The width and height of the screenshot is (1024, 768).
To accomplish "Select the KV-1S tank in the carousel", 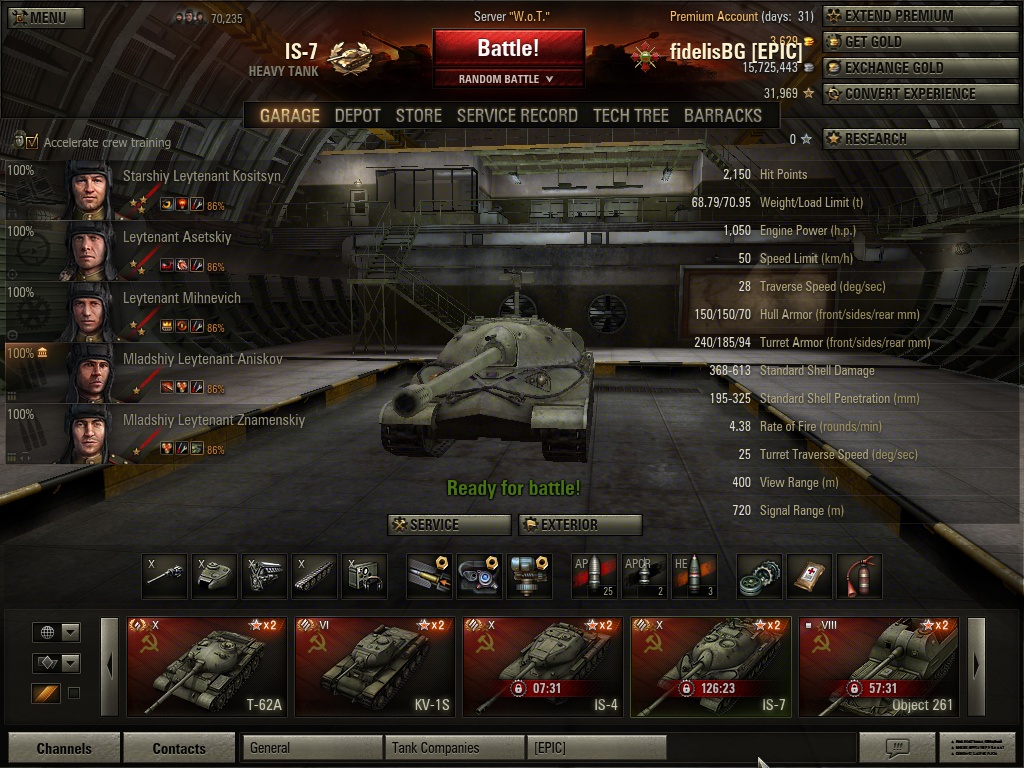I will click(x=375, y=667).
